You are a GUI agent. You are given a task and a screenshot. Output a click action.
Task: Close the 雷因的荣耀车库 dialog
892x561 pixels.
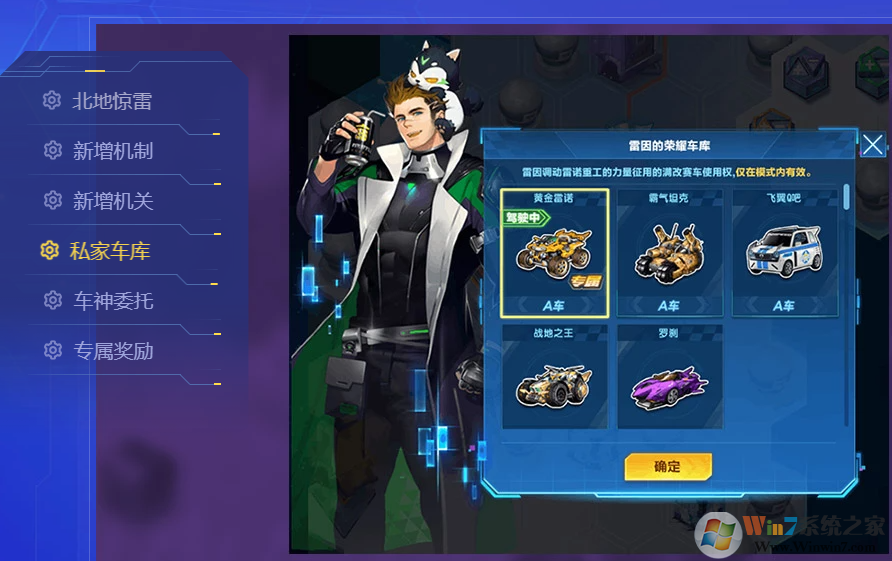pyautogui.click(x=872, y=145)
